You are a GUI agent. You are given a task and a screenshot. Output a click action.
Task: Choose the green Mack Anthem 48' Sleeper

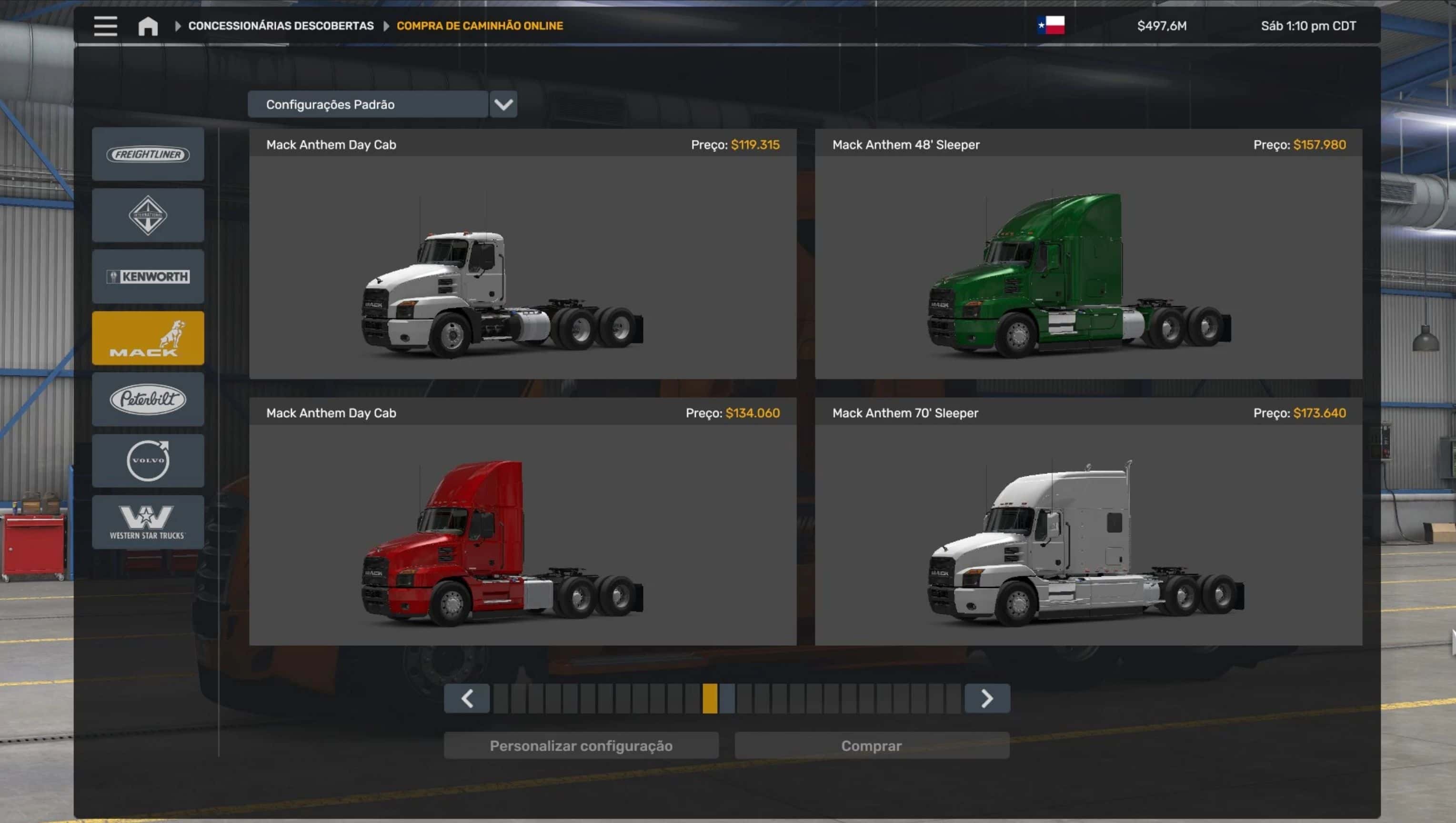(x=1088, y=267)
